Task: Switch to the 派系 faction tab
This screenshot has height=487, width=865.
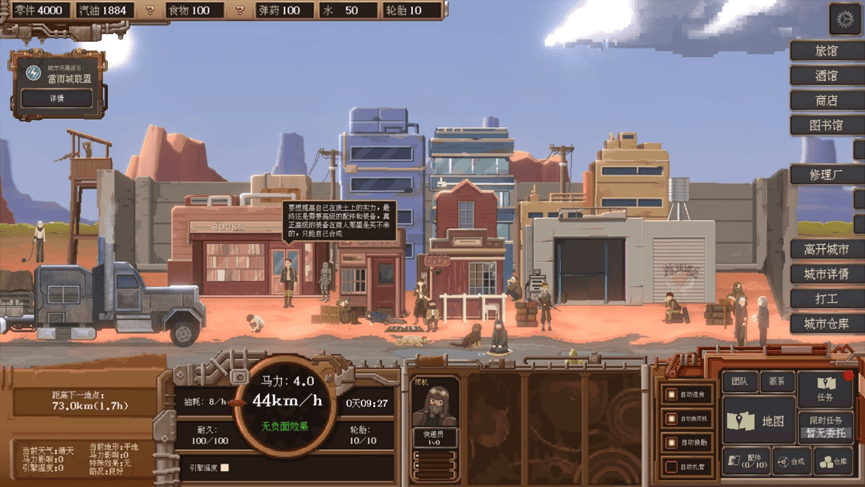Action: pos(778,382)
